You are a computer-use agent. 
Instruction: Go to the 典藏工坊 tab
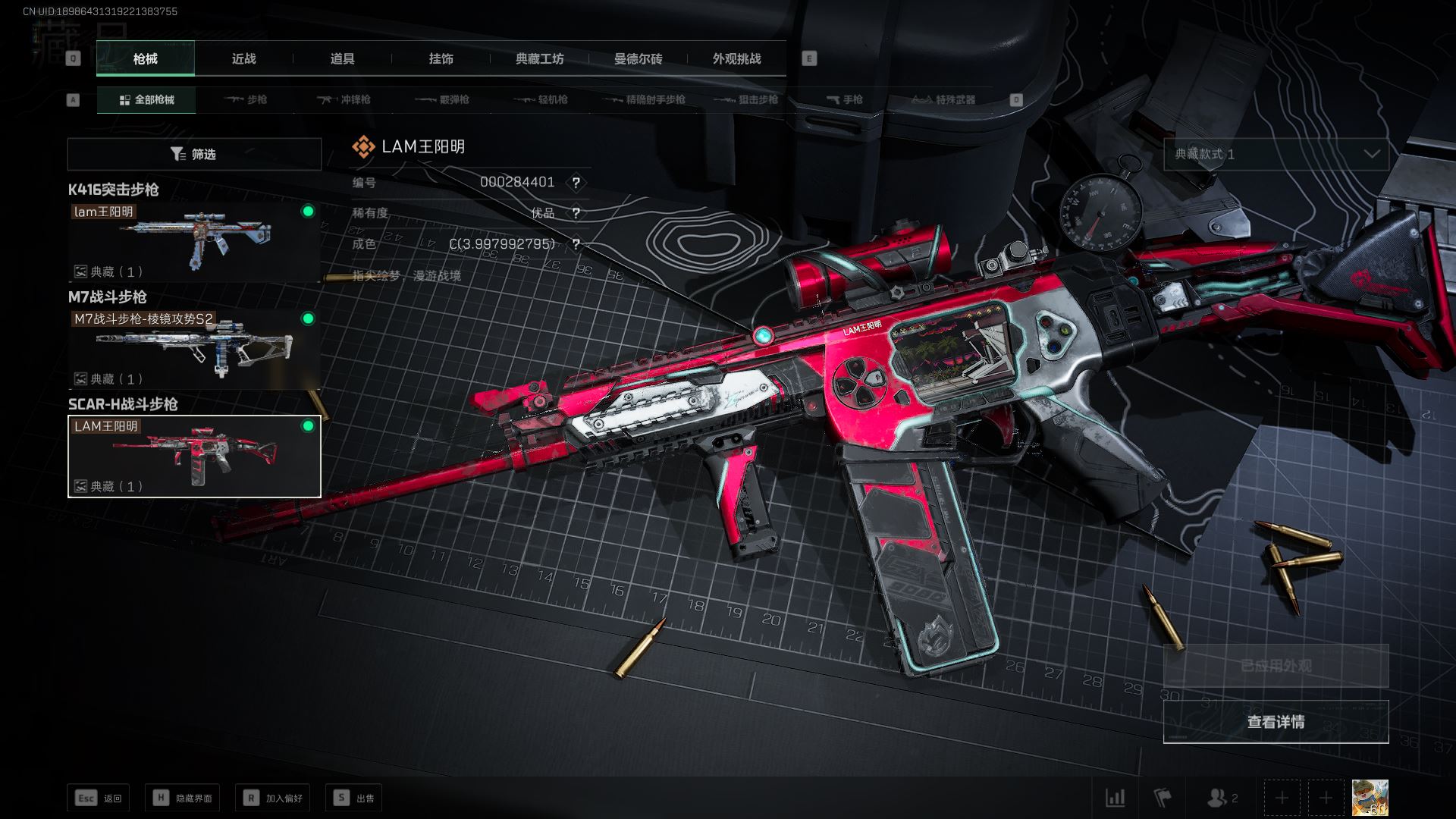click(539, 59)
